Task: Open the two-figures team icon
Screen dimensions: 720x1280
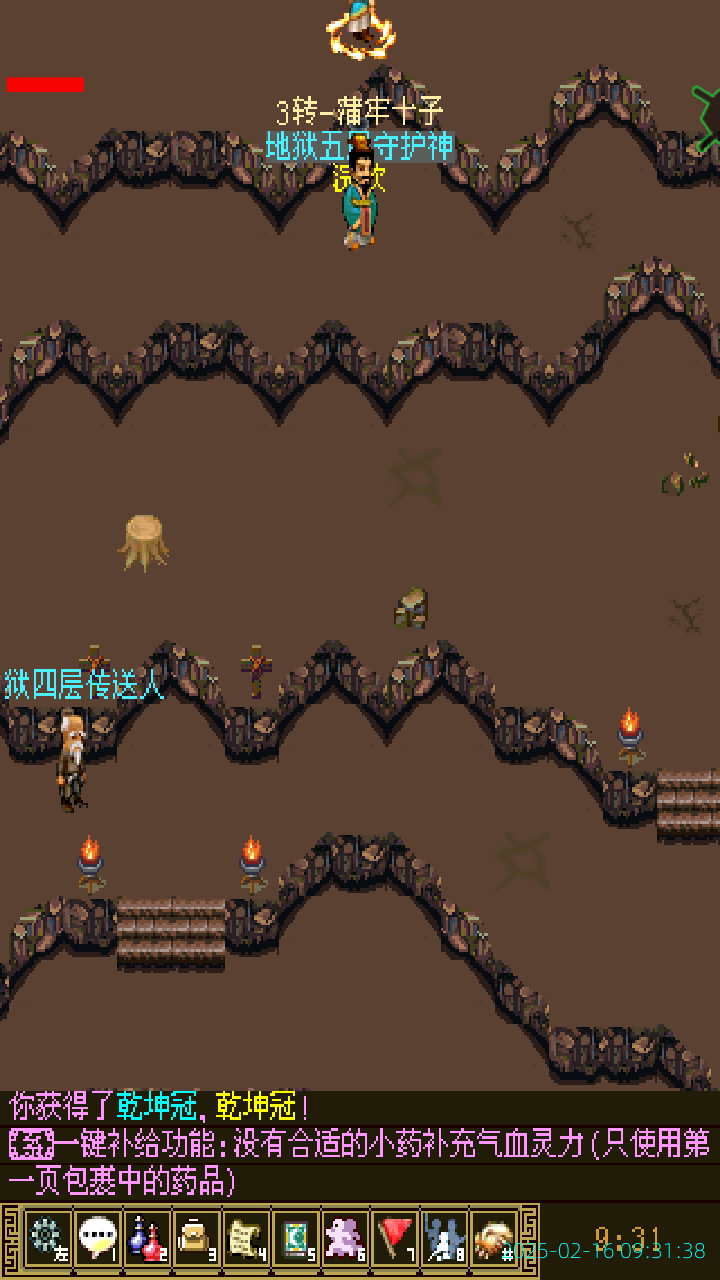Action: click(x=444, y=1238)
